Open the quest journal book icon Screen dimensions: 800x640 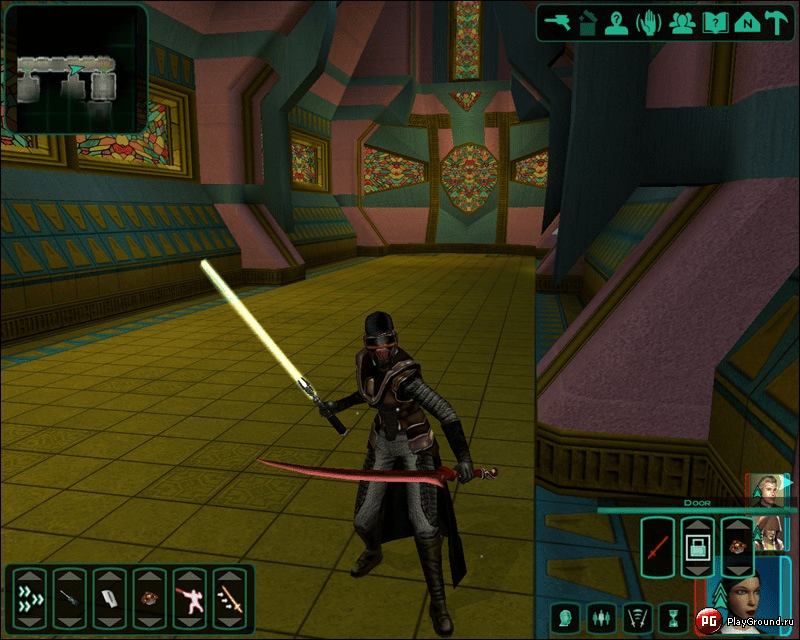click(714, 23)
